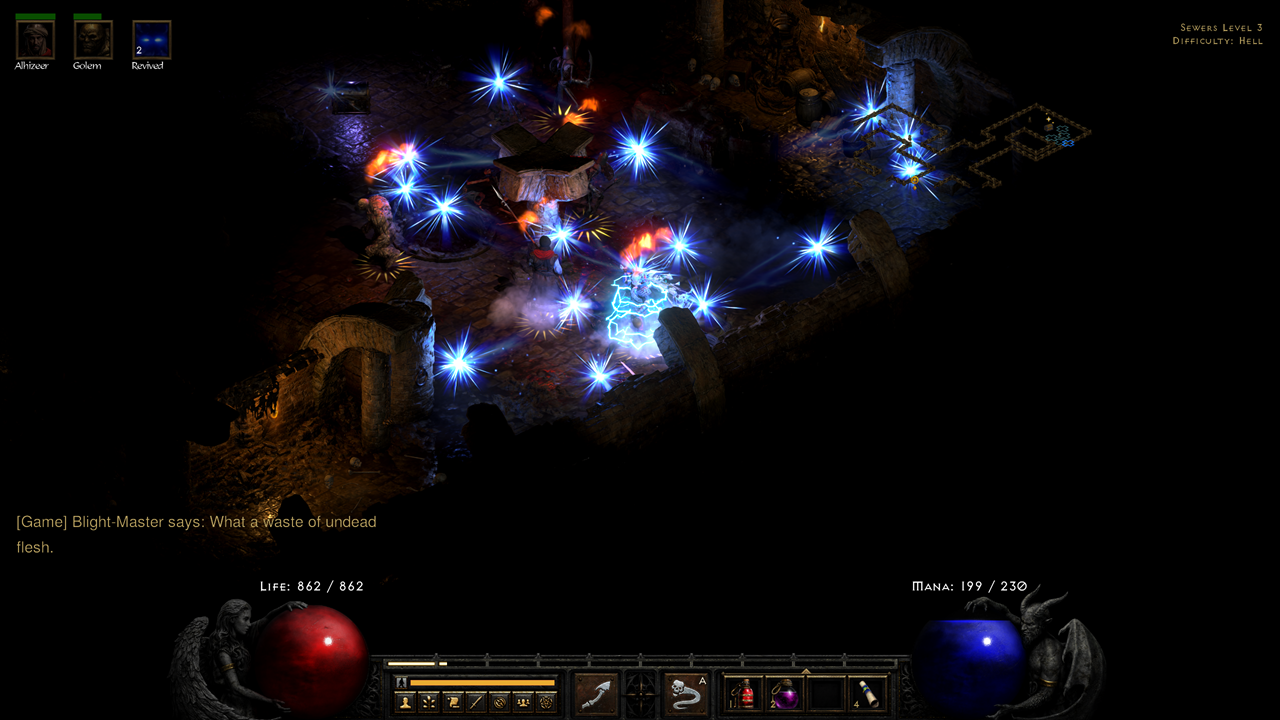Select the Revived minions portrait
1280x720 pixels.
[151, 40]
